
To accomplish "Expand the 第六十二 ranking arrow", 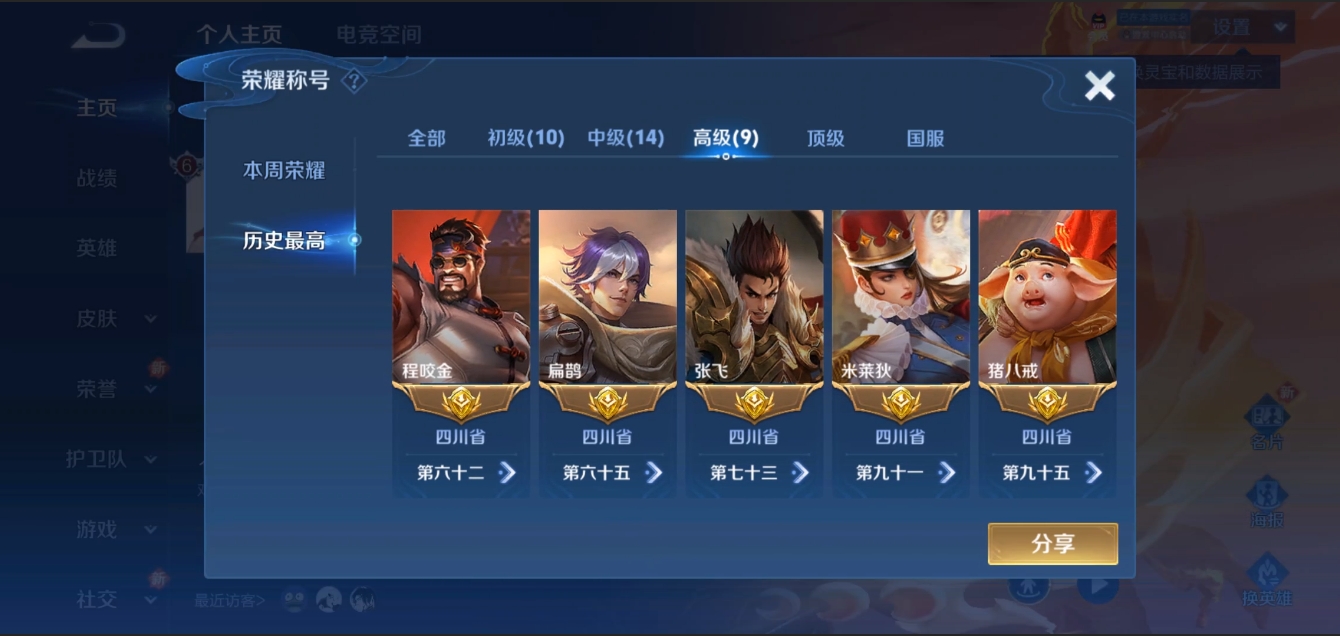I will [507, 472].
